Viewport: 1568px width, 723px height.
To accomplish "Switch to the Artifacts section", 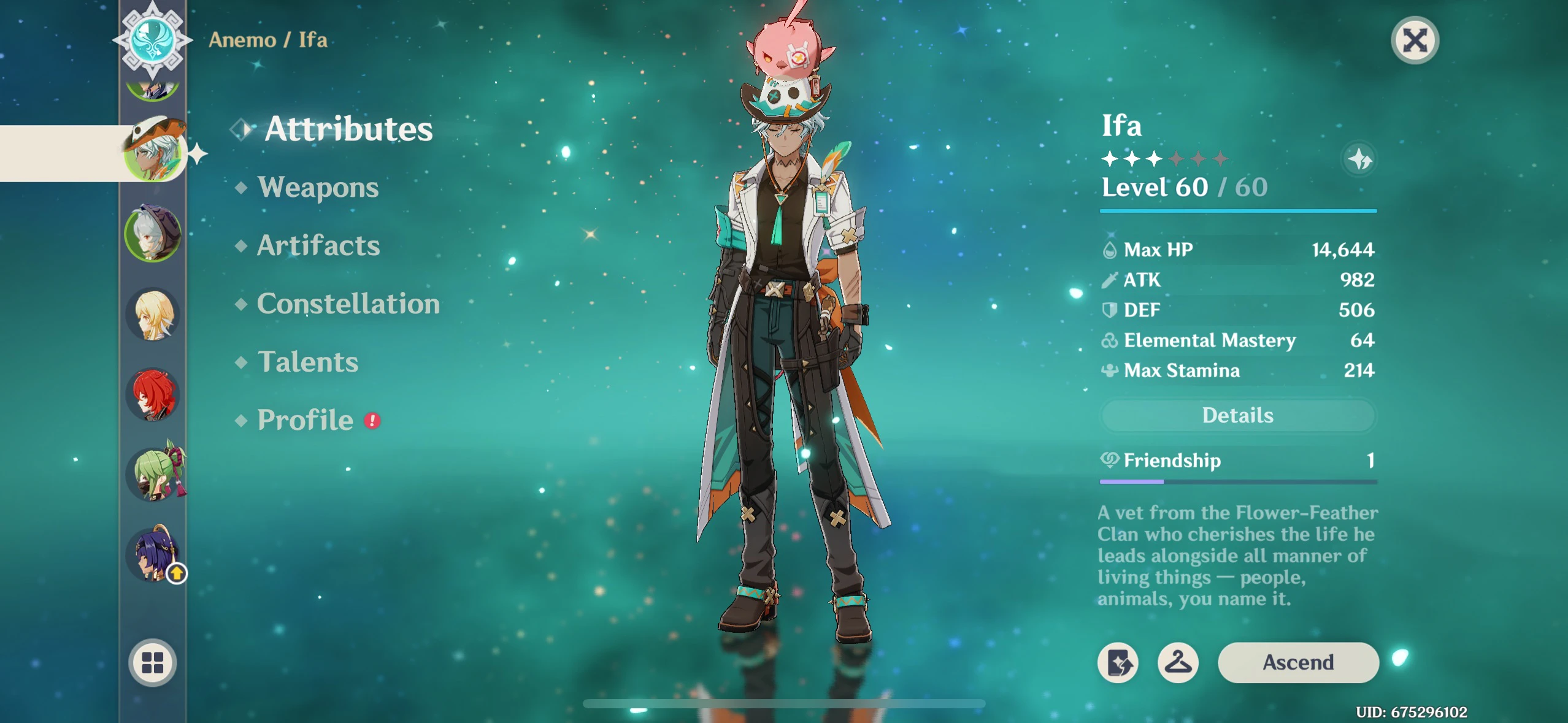I will click(x=318, y=245).
